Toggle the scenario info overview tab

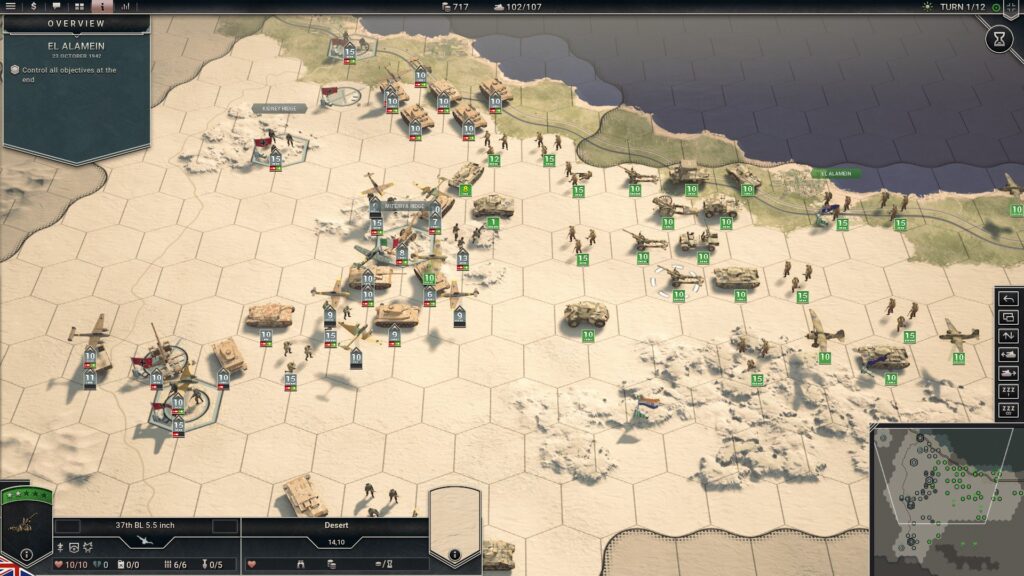click(x=102, y=6)
